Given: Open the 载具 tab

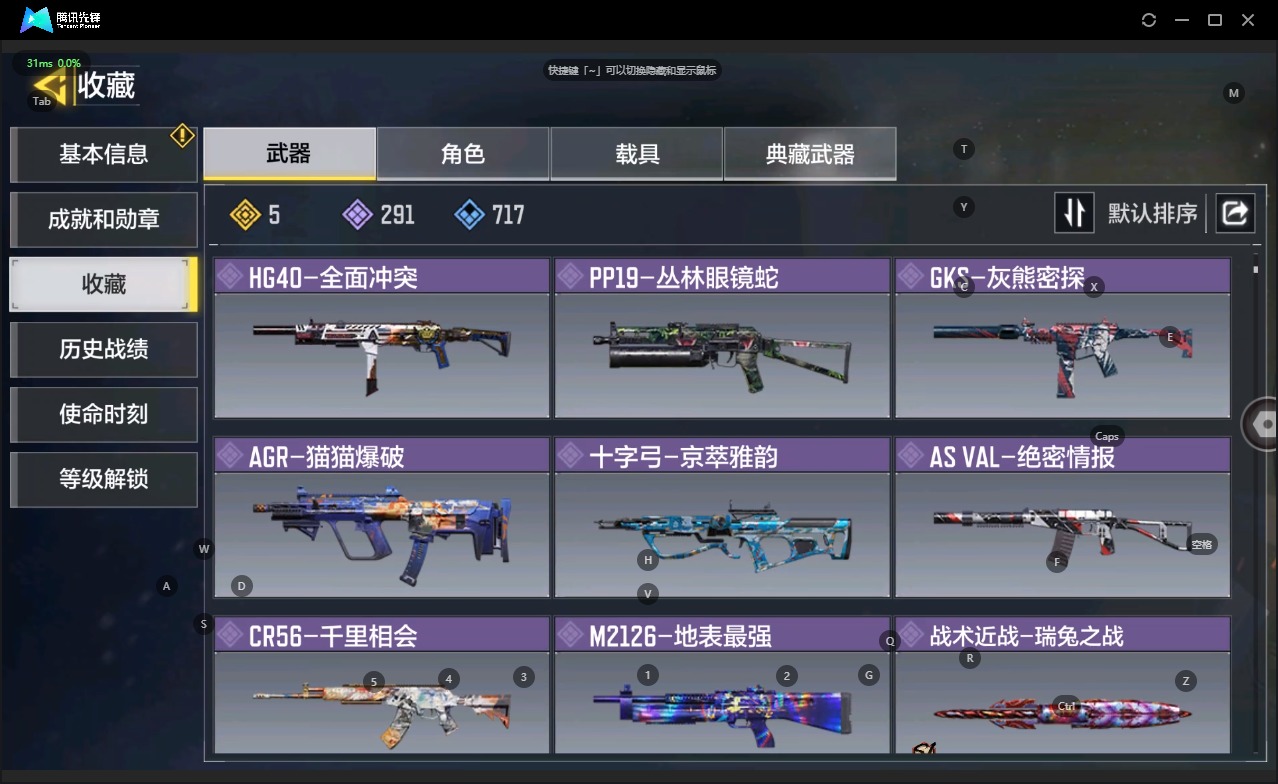Looking at the screenshot, I should 637,153.
